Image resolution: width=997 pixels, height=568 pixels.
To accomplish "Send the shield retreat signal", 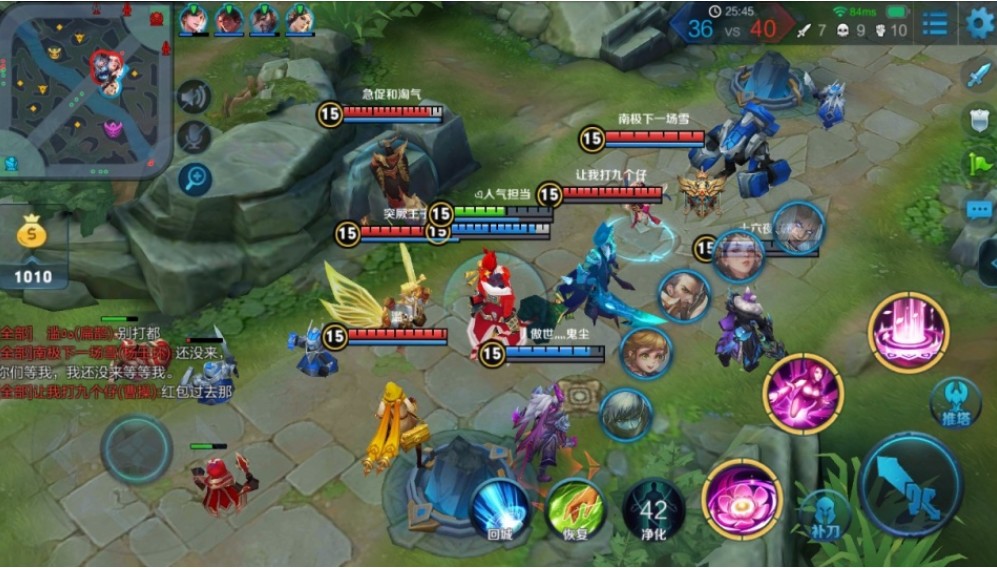I will coord(976,120).
